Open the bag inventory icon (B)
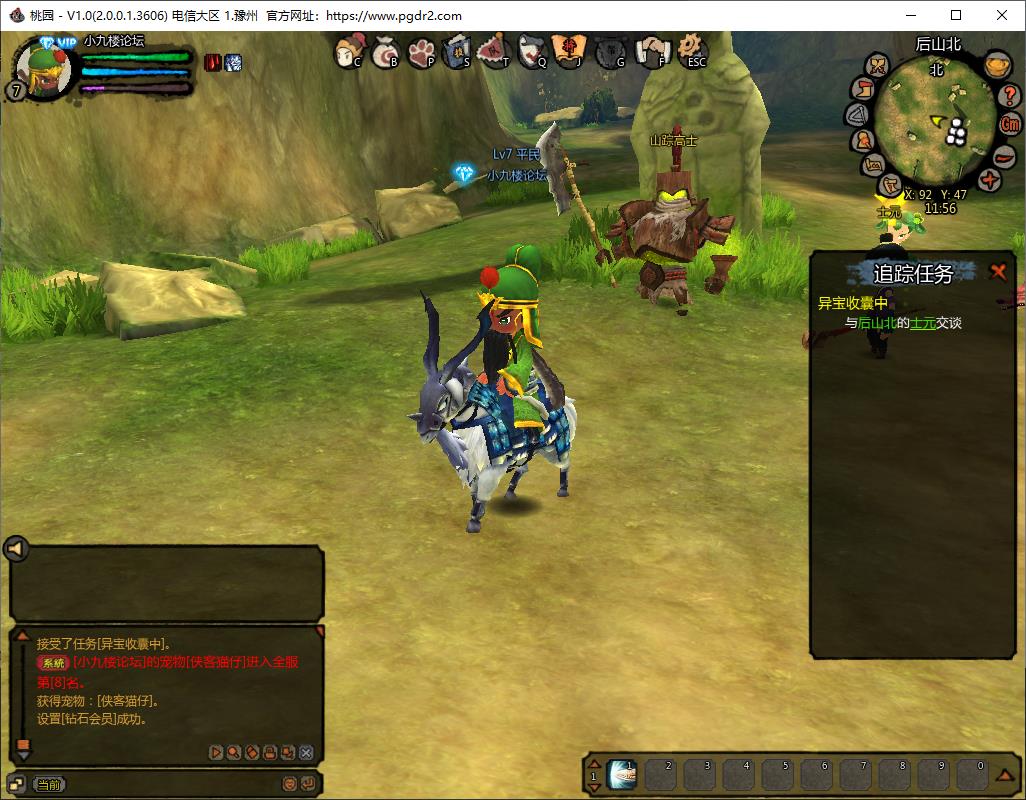The width and height of the screenshot is (1026, 800). (386, 52)
